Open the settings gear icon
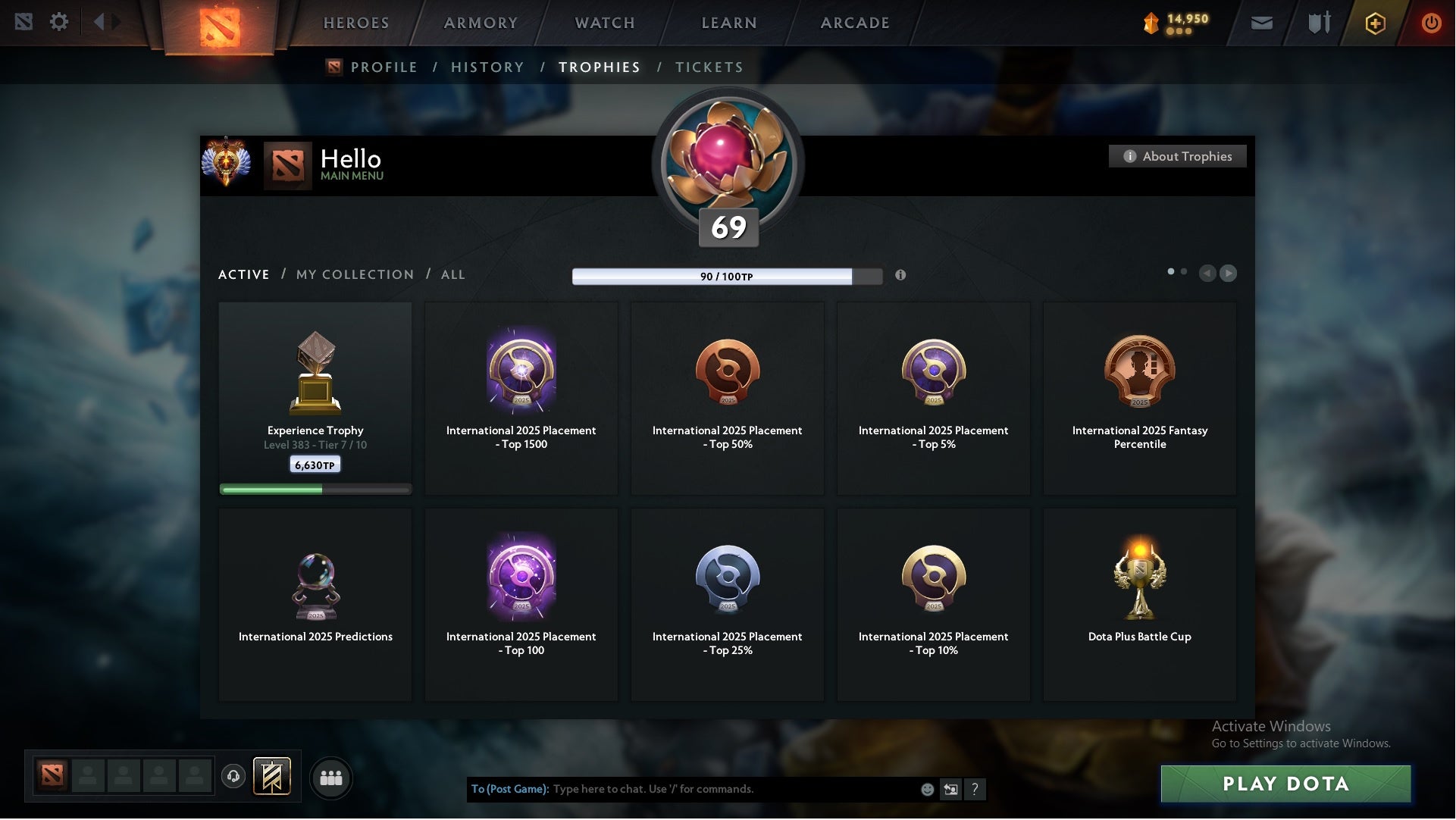This screenshot has height=820, width=1456. [x=59, y=23]
